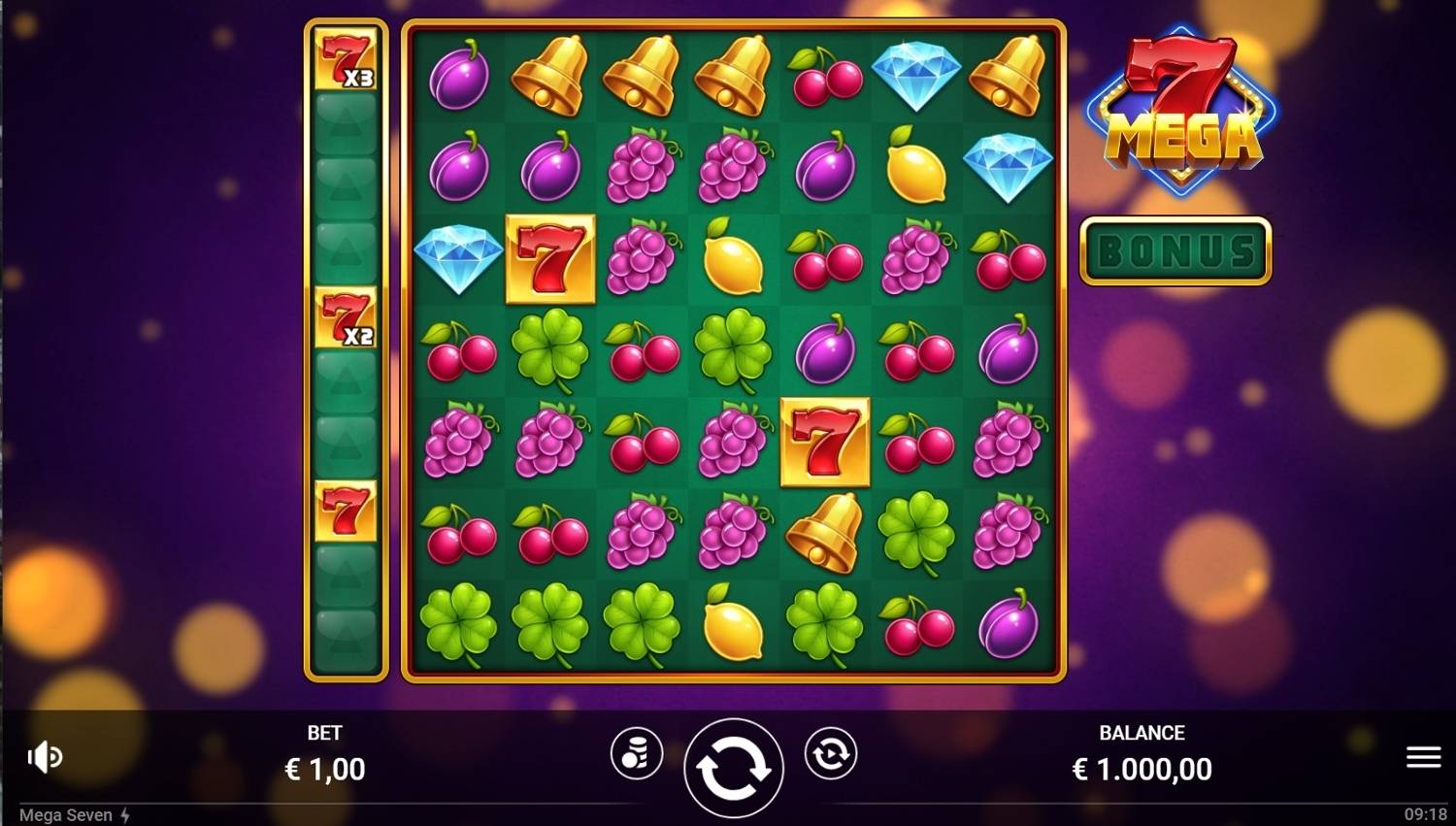1456x826 pixels.
Task: Click the green BONUS button
Action: pos(1175,251)
